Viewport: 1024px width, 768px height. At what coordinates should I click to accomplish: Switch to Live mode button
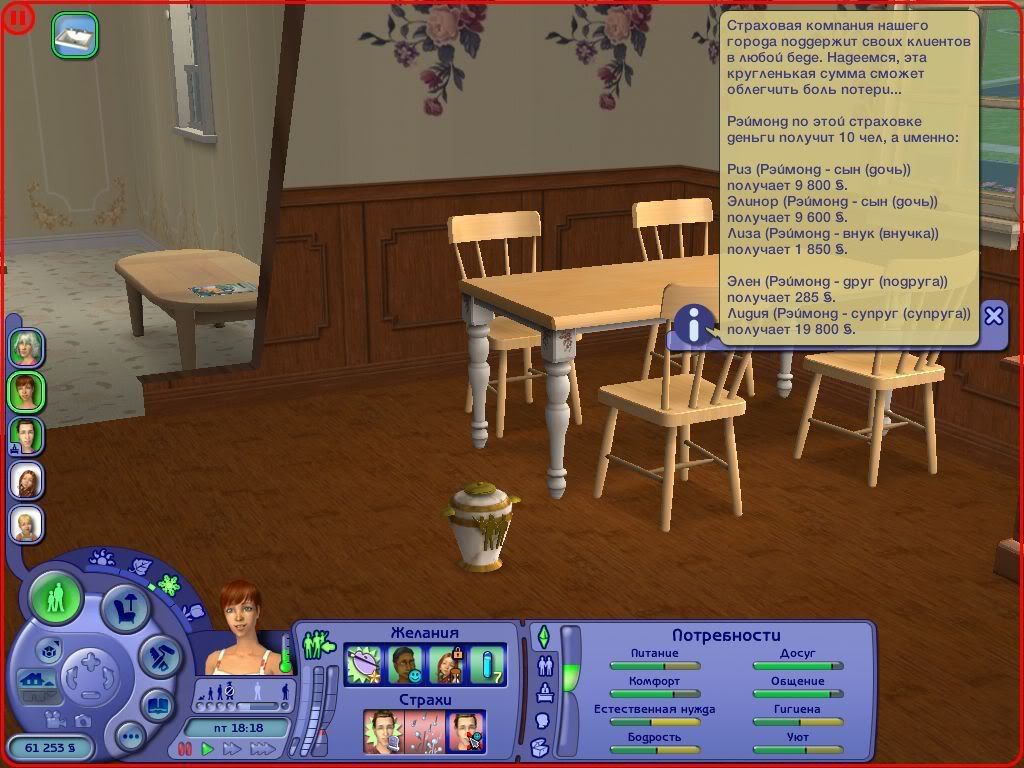click(x=56, y=600)
